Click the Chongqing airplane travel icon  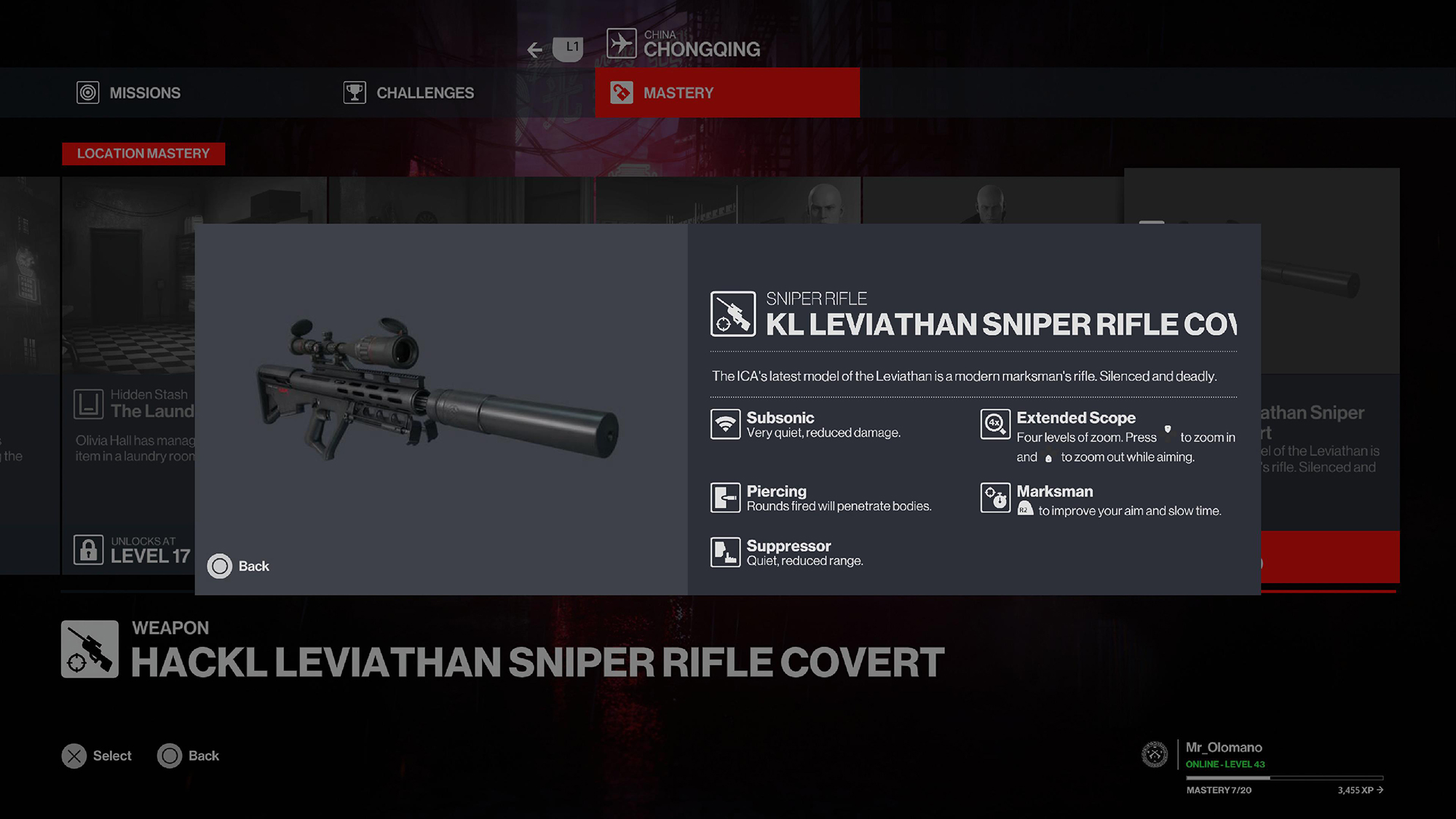click(622, 42)
